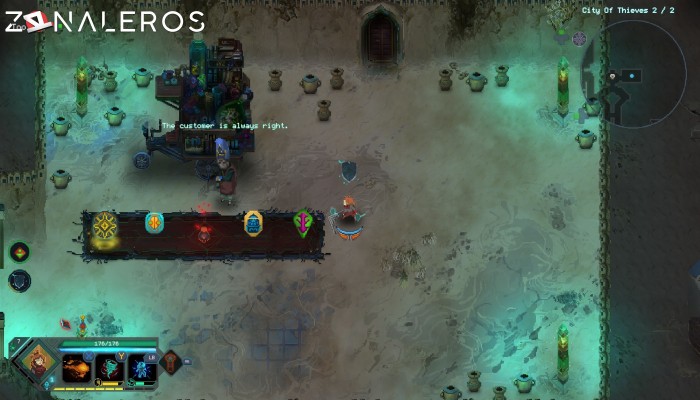Use the teal tornado ability

click(x=110, y=369)
